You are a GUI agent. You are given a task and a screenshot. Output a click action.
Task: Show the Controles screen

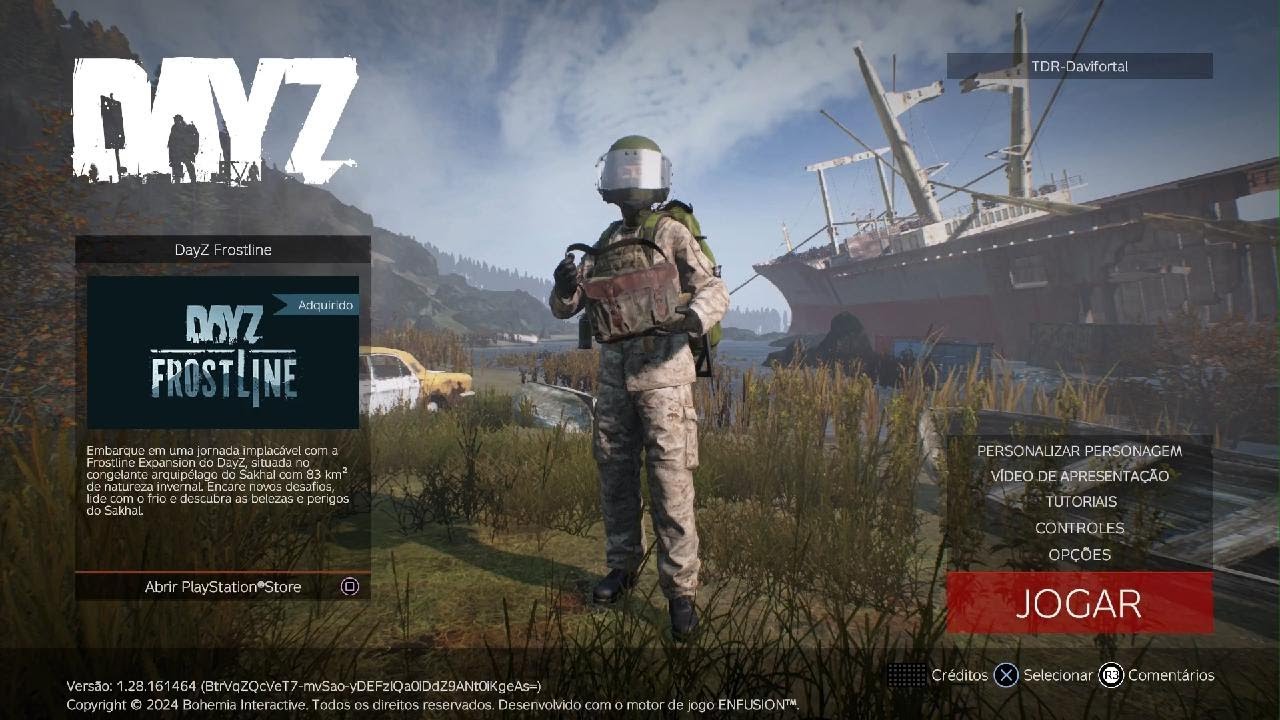point(1079,528)
